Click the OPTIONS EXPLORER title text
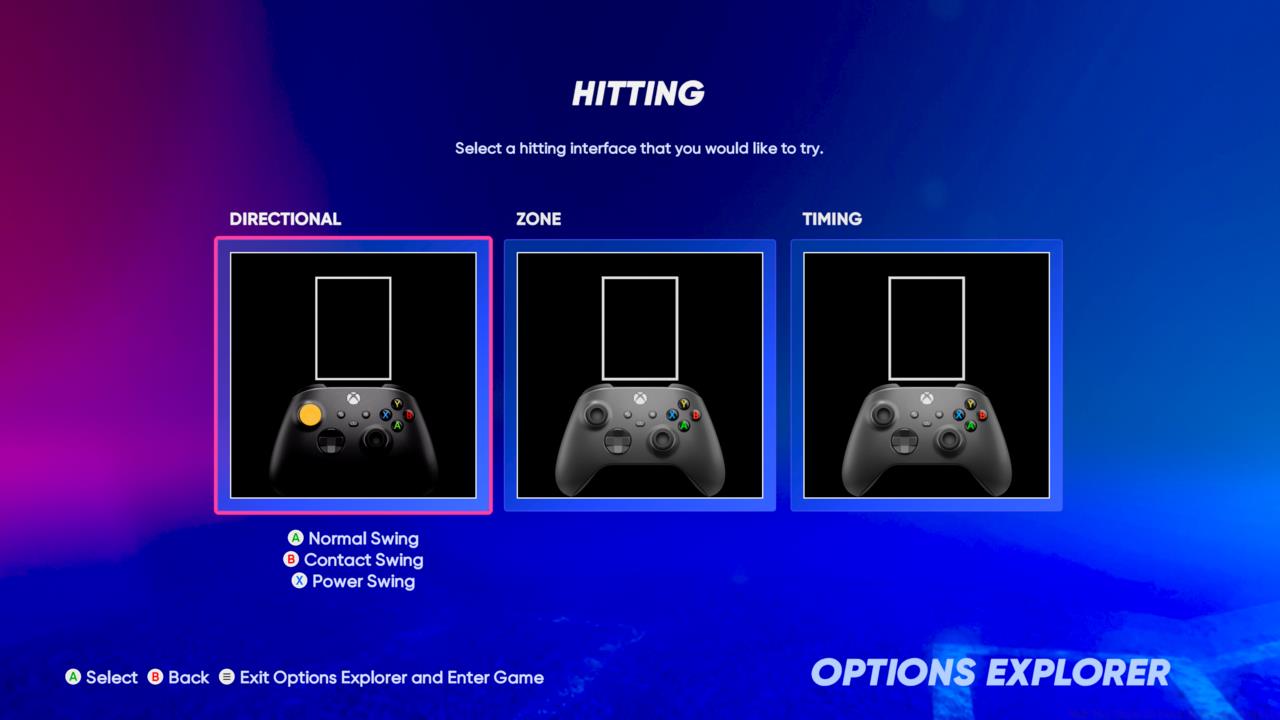Viewport: 1280px width, 720px height. point(992,670)
